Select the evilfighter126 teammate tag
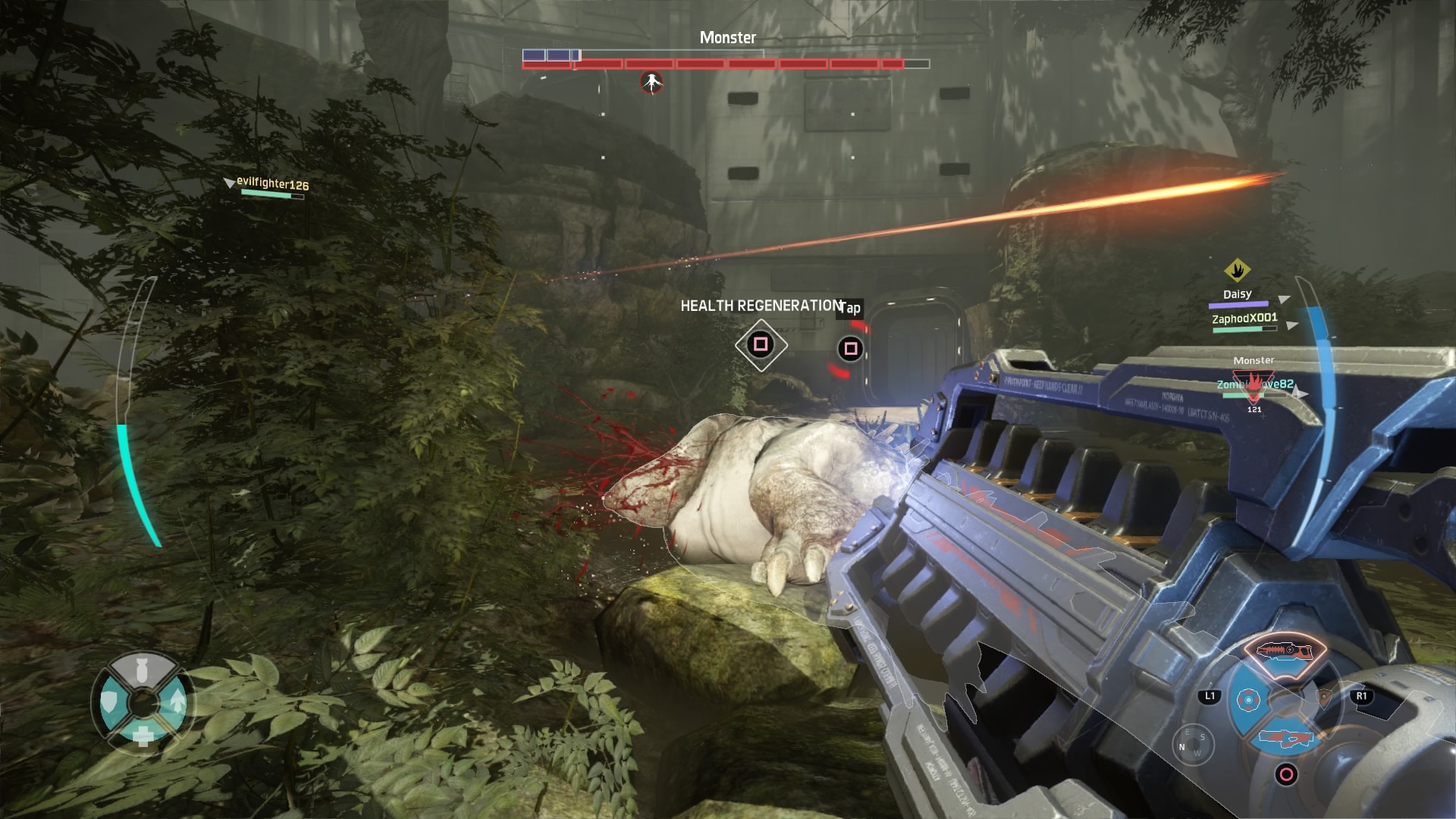The image size is (1456, 819). point(271,184)
